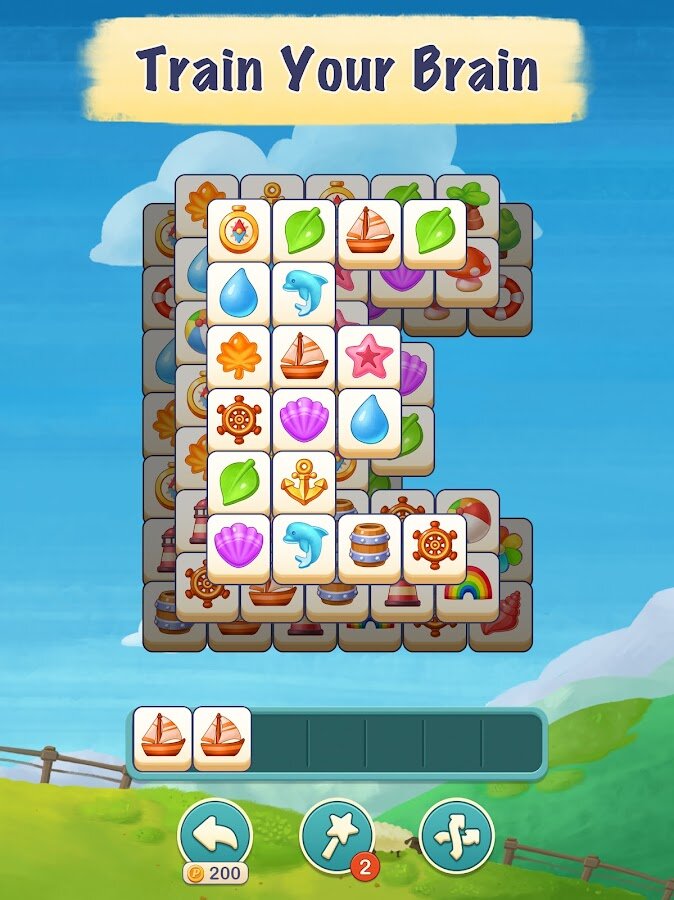674x900 pixels.
Task: Click the ship wheel tile beside the barrel
Action: pos(434,545)
